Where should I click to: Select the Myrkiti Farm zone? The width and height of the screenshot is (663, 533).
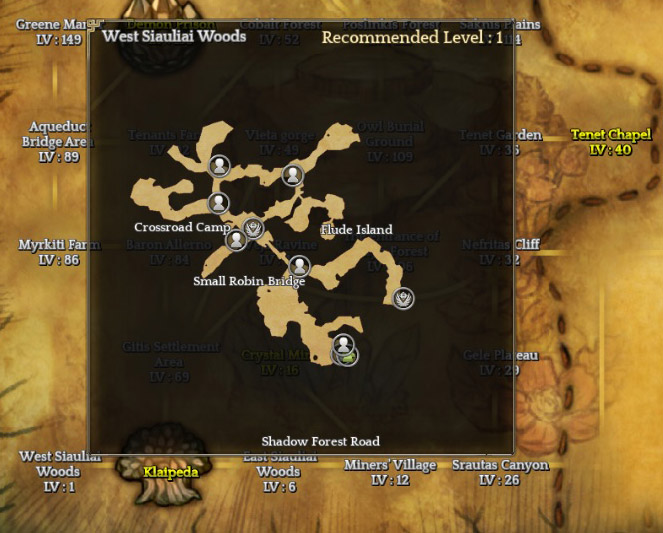point(59,252)
